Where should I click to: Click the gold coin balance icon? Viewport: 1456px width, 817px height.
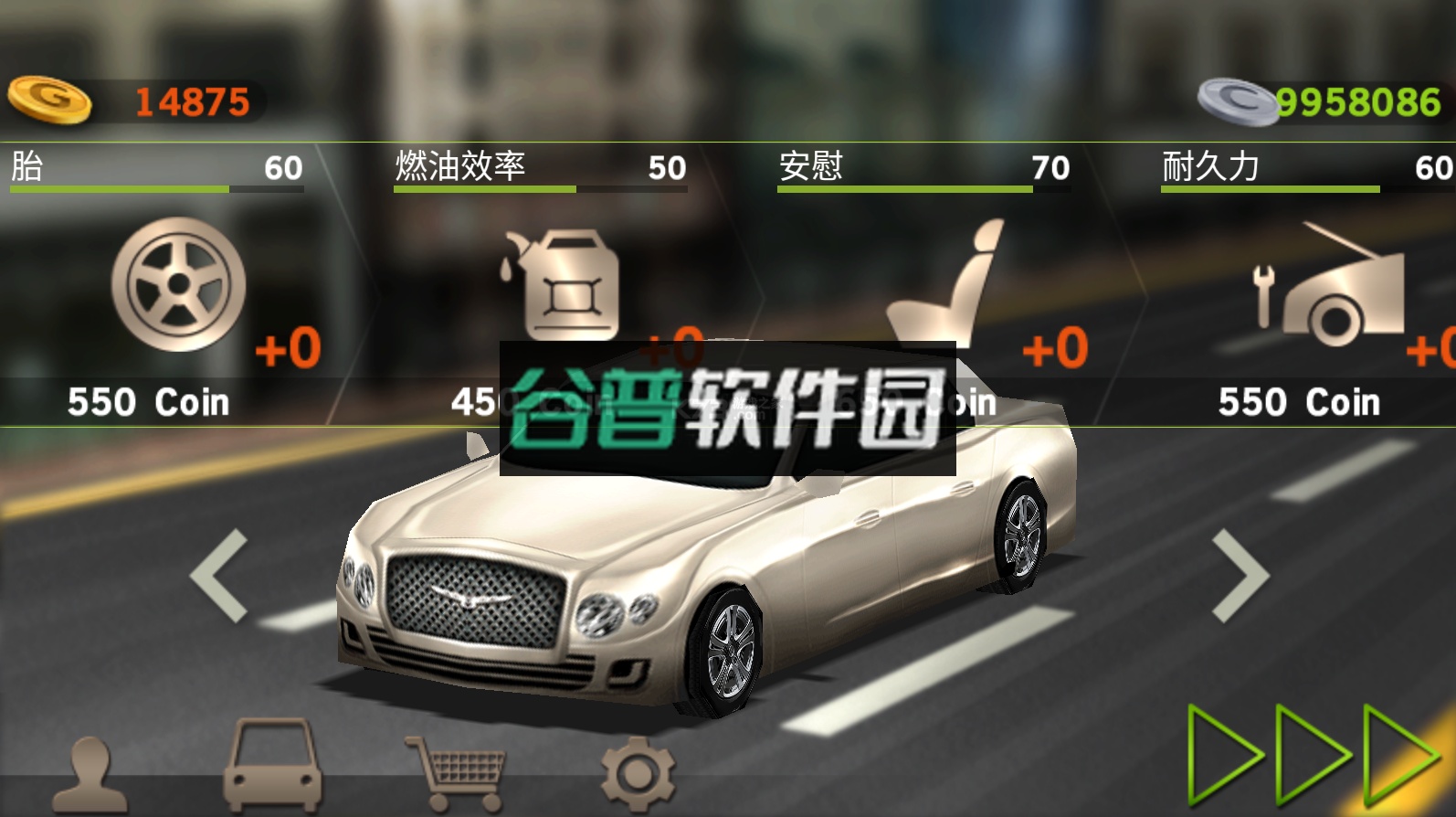pyautogui.click(x=50, y=101)
